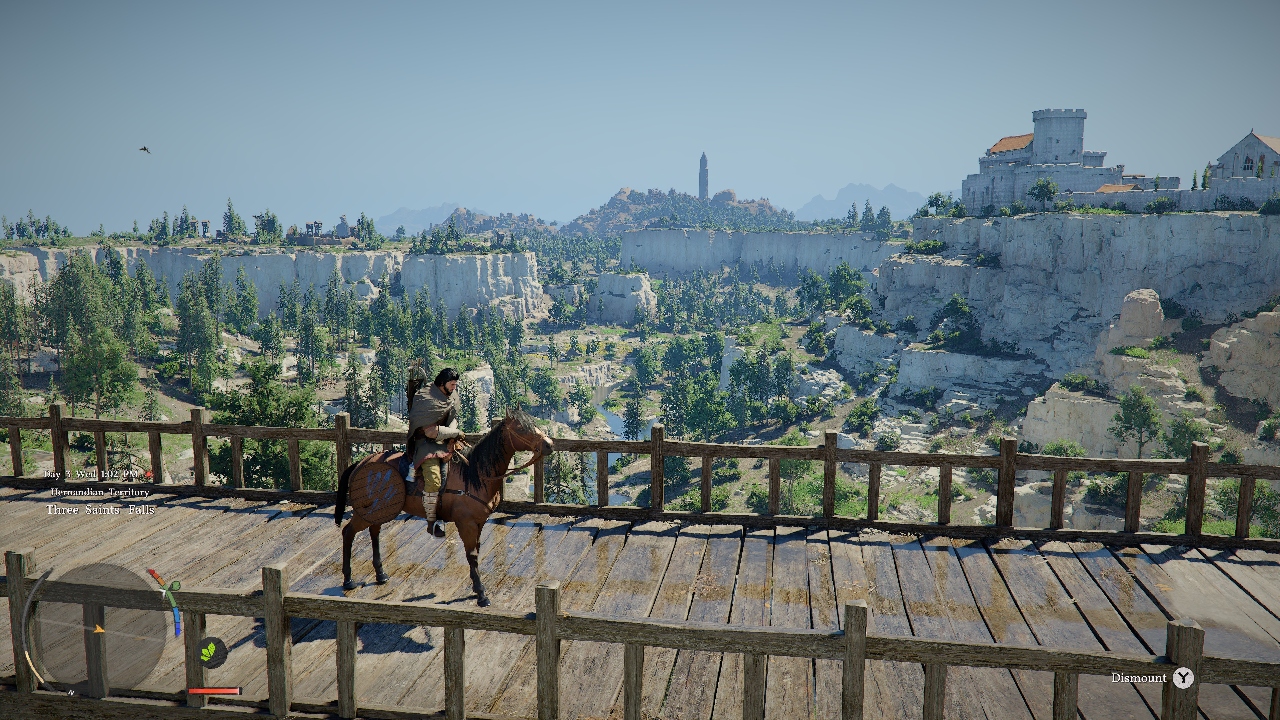Click the Hernandian Territory label
Viewport: 1280px width, 720px height.
[98, 492]
